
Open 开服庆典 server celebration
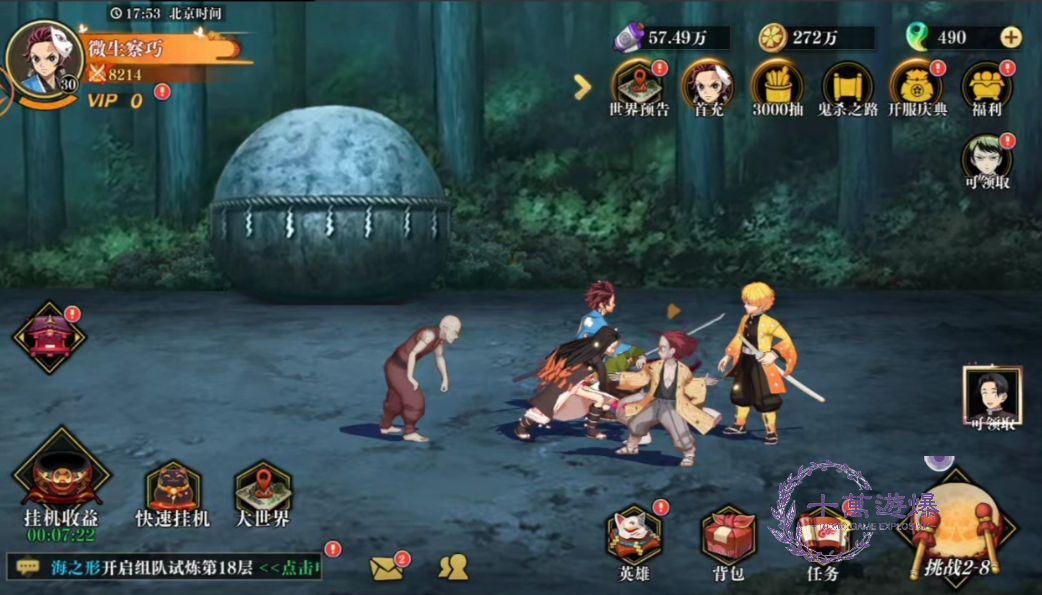click(917, 87)
